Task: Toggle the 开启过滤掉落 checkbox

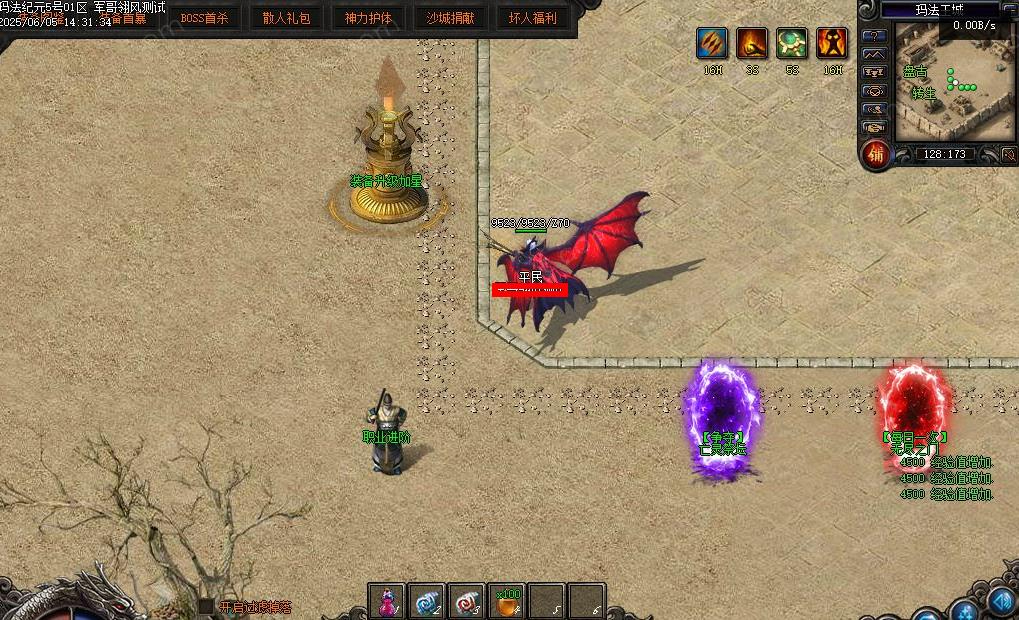Action: [206, 606]
